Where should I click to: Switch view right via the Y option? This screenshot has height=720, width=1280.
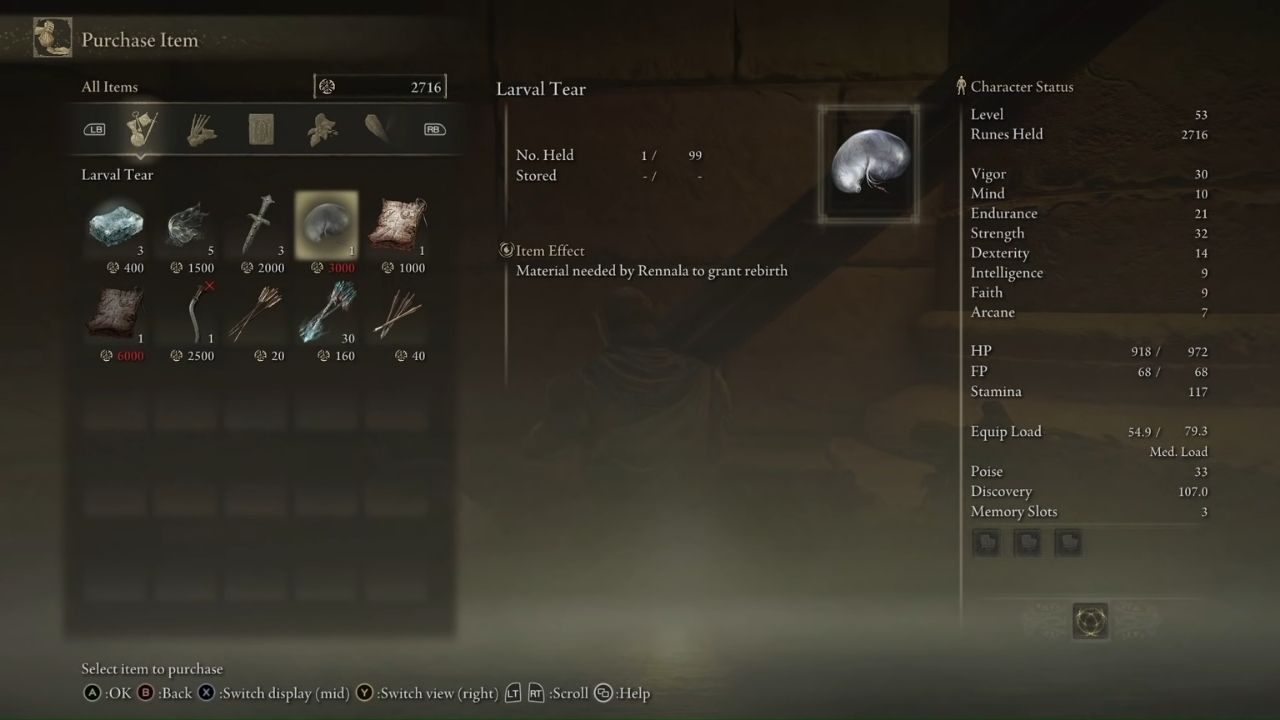click(363, 692)
